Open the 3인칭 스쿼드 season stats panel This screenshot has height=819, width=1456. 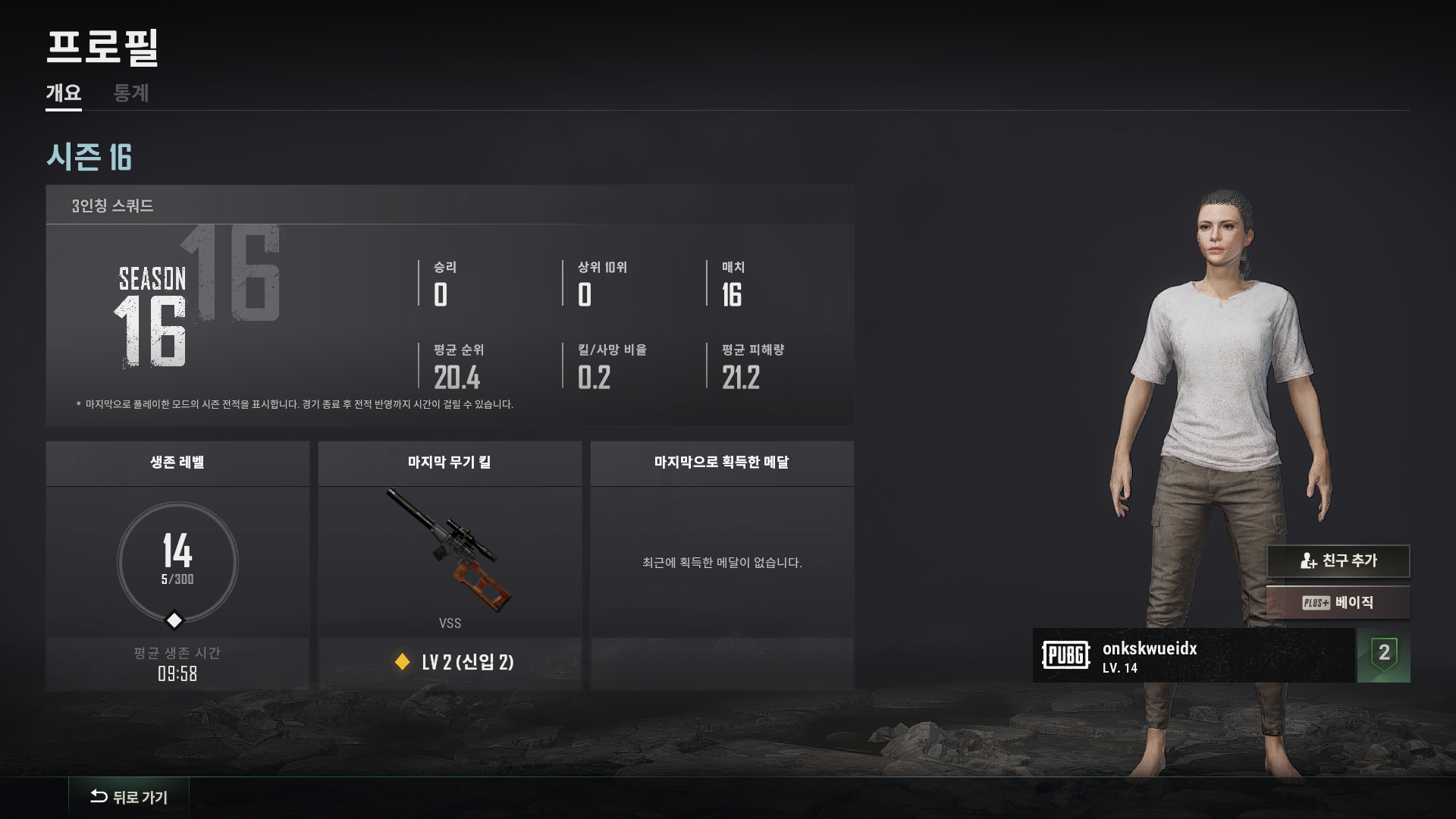click(x=450, y=305)
